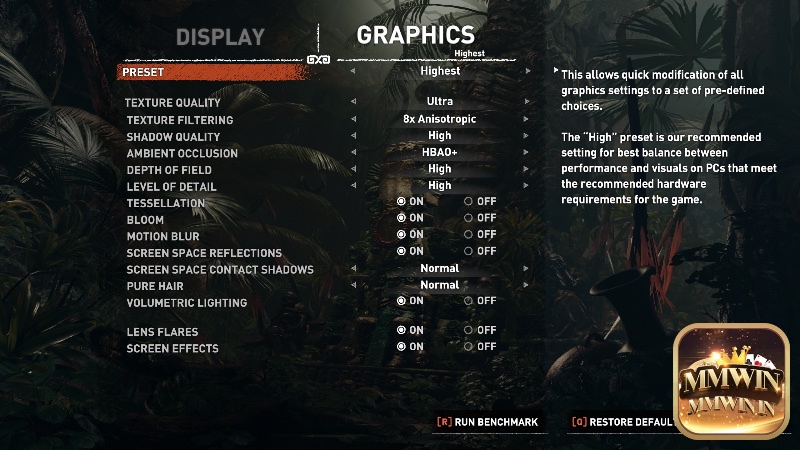Click the right arrow on Level of Detail
This screenshot has height=450, width=800.
click(527, 186)
